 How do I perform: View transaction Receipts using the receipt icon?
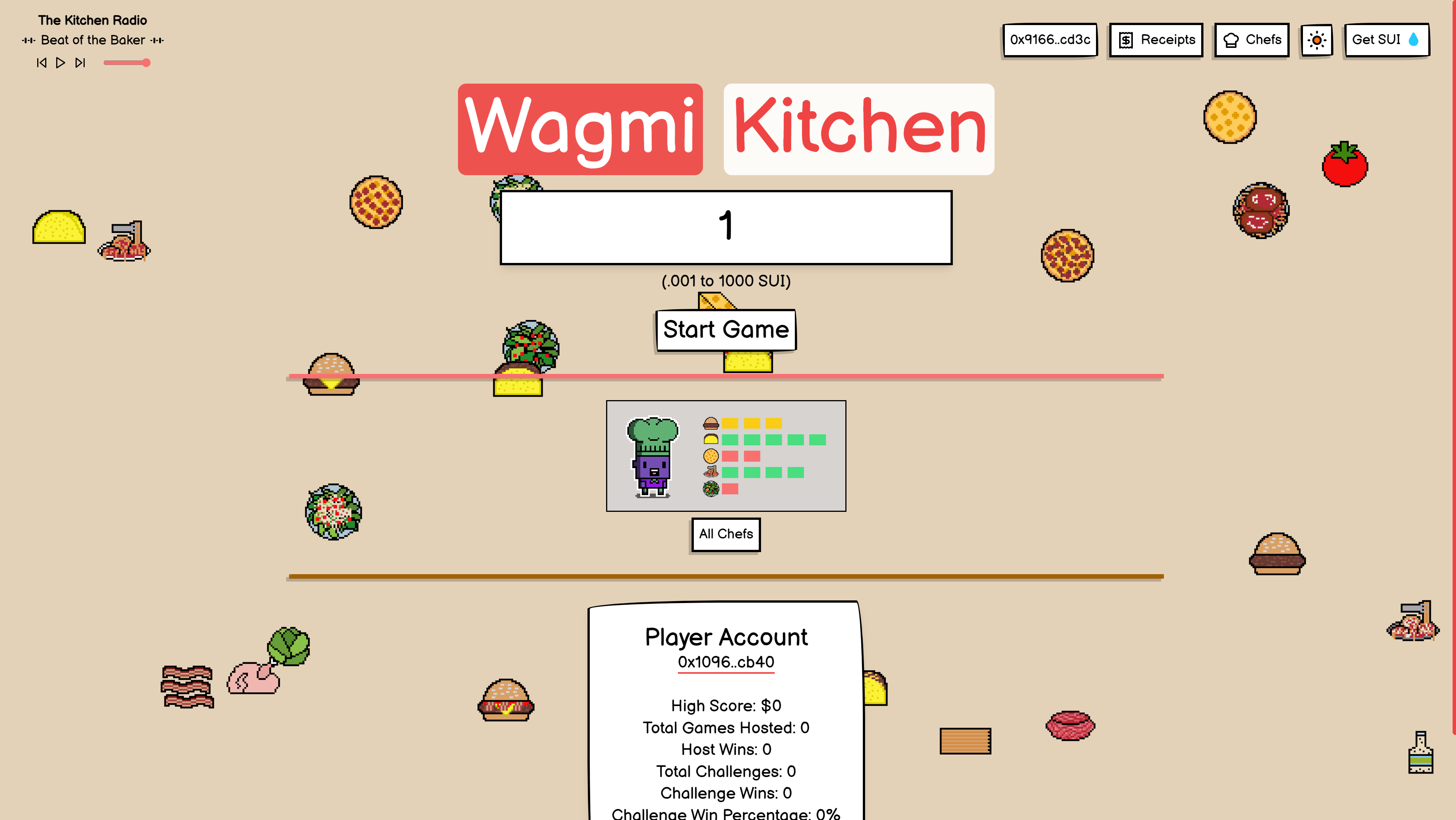click(1155, 40)
